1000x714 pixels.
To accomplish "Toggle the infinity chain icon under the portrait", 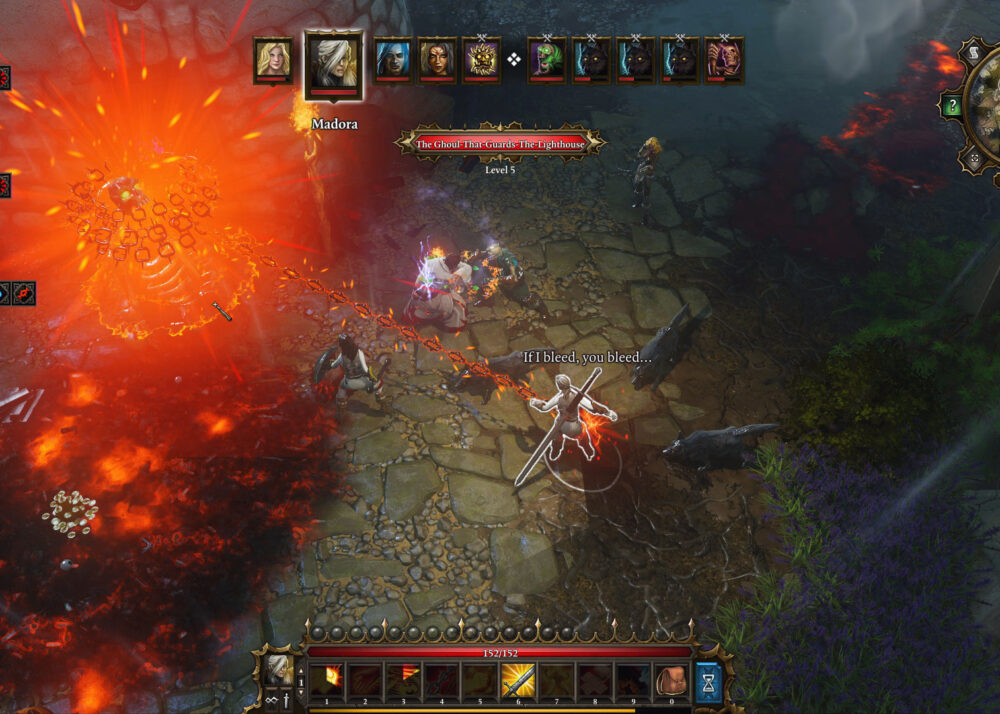I will point(272,702).
